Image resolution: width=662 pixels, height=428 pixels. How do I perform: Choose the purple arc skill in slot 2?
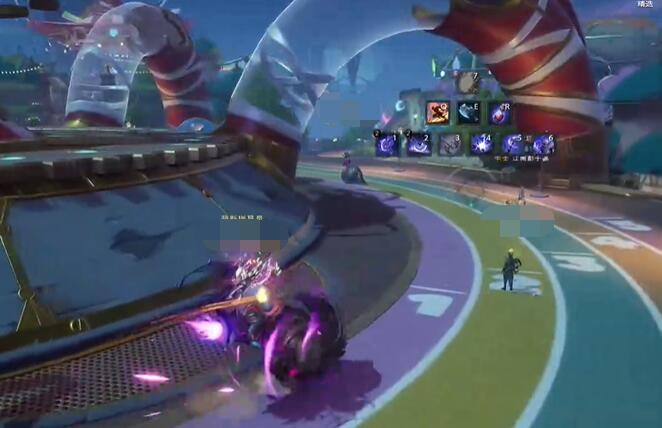click(x=419, y=145)
